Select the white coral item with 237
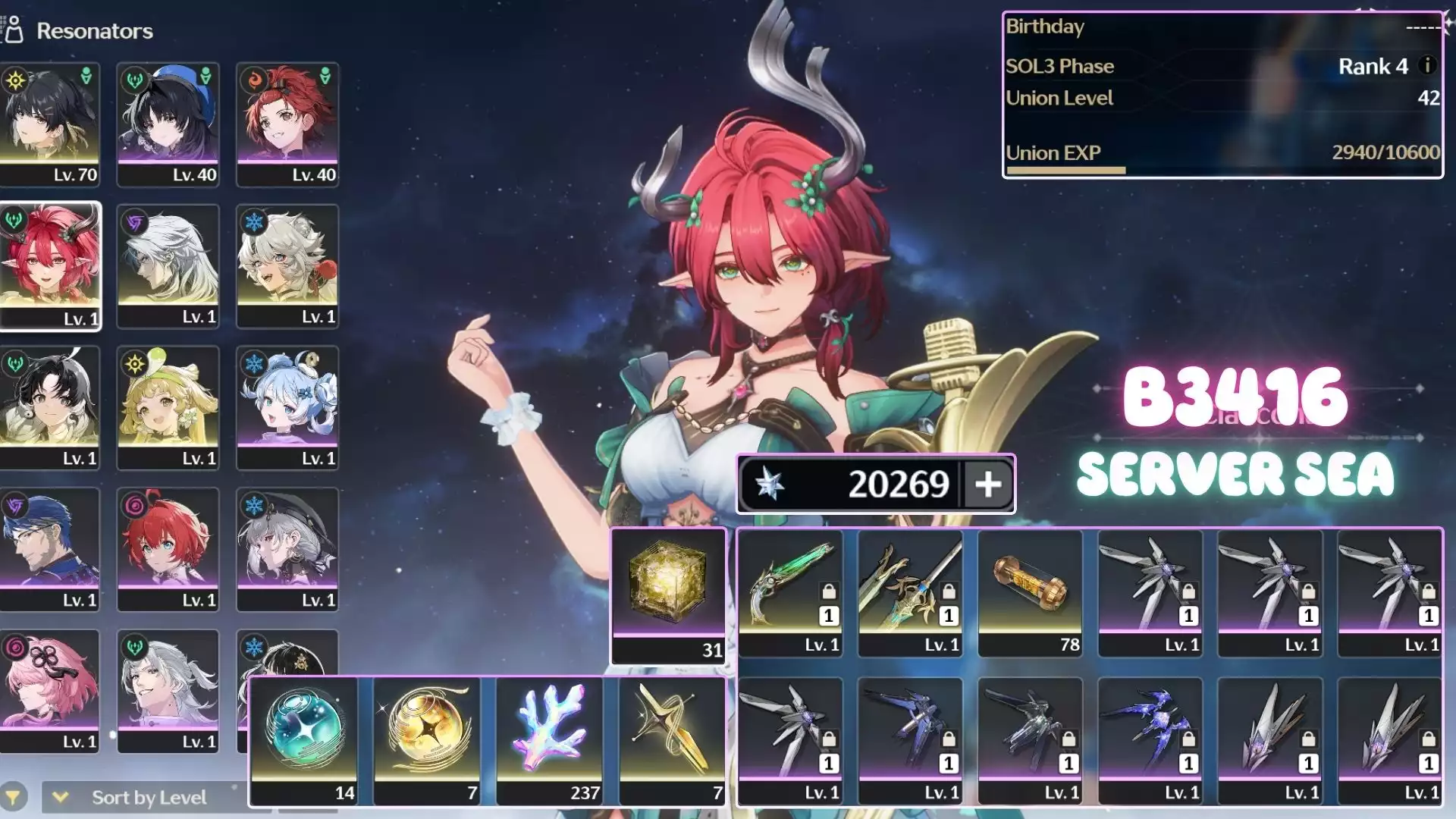Screen dimensions: 1456x819 (x=550, y=740)
